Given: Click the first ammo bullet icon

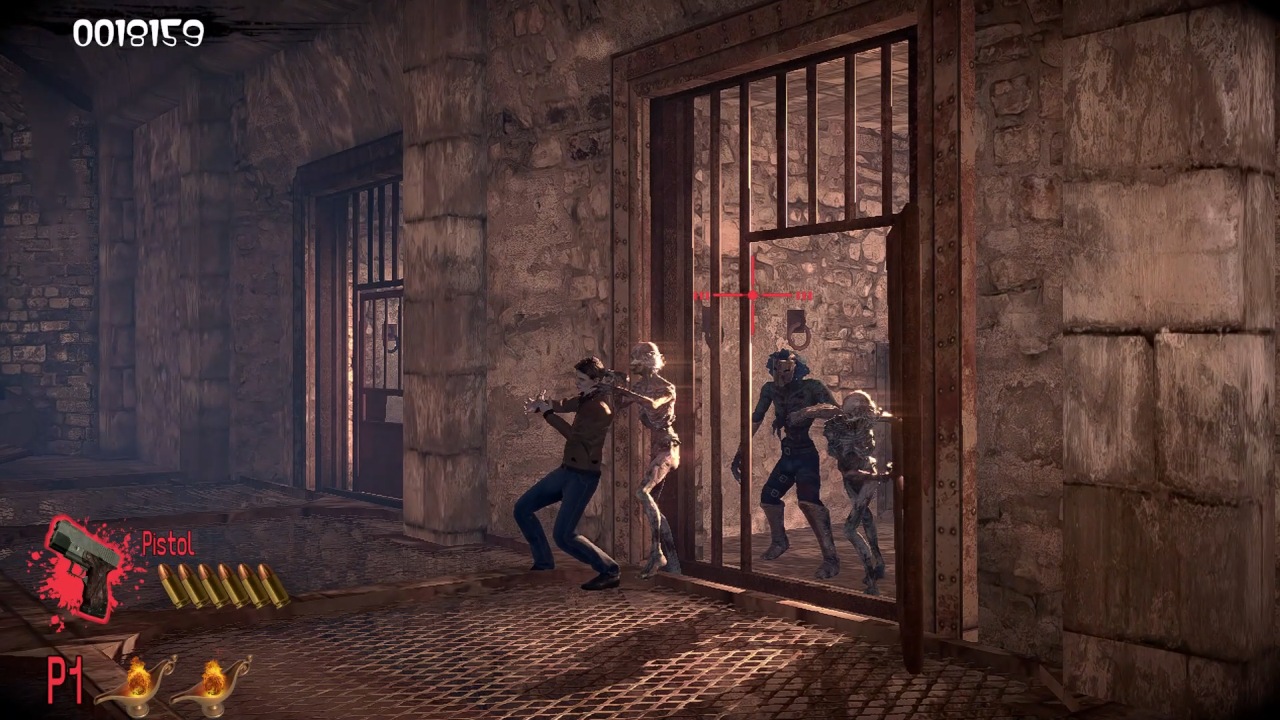Looking at the screenshot, I should pyautogui.click(x=168, y=585).
